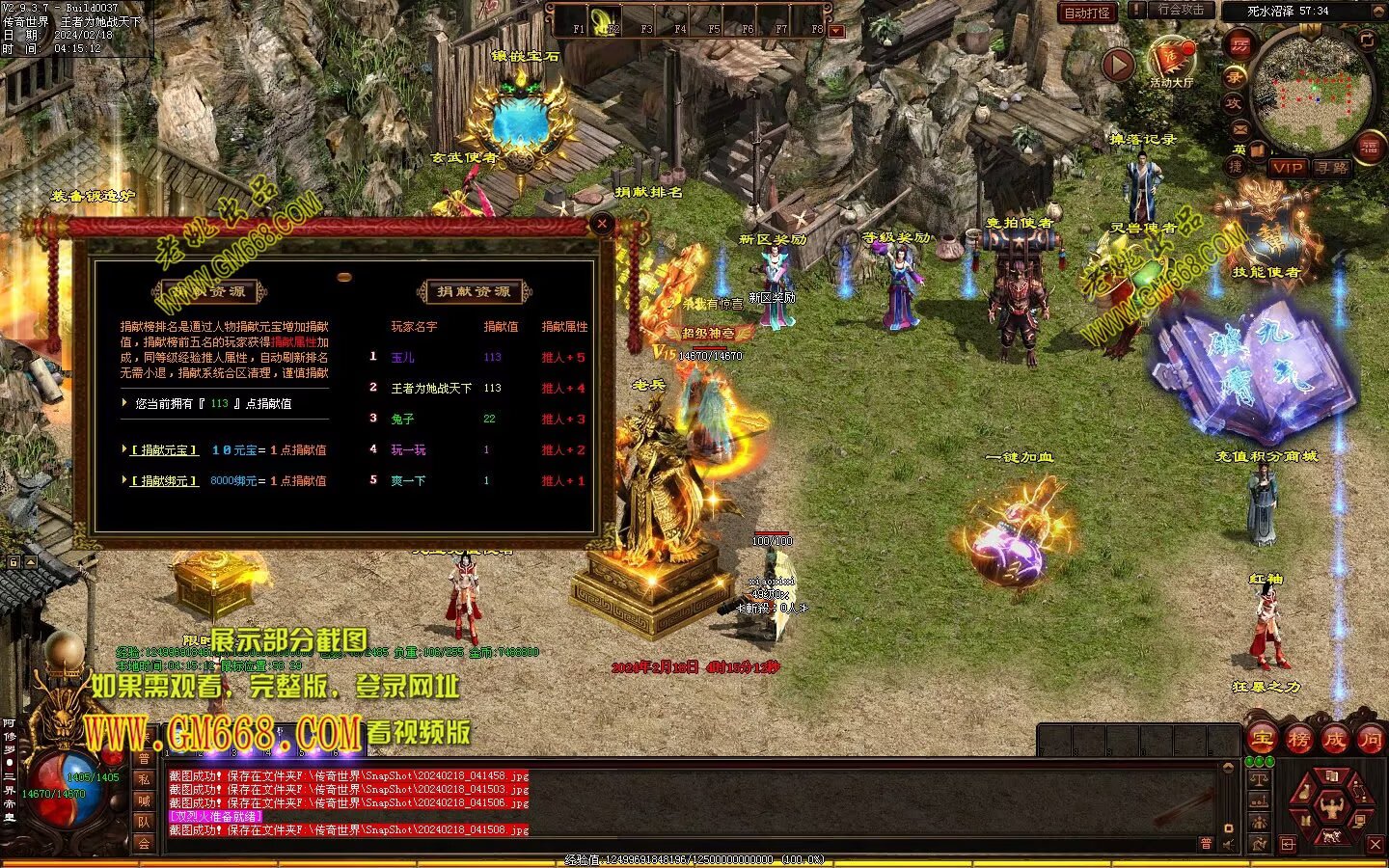
Task: Open the 成 achievements round button
Action: (x=1334, y=740)
